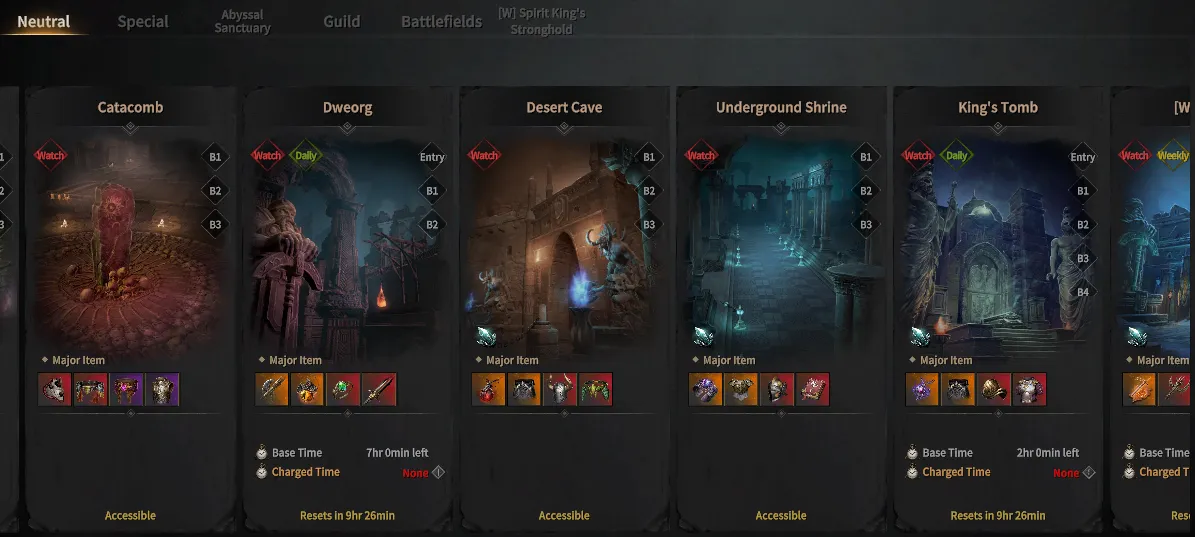
Task: Inspect the red book item in Underground Shrine
Action: (x=812, y=389)
